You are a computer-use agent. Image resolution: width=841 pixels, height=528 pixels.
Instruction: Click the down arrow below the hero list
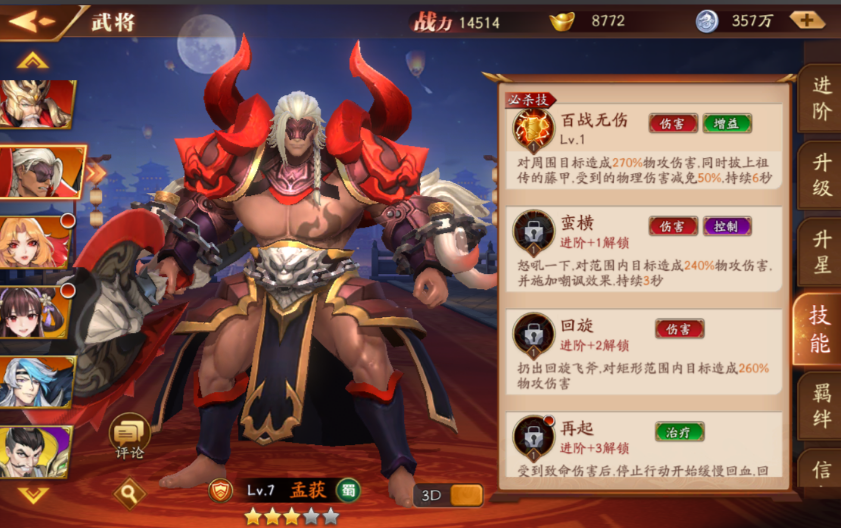33,494
